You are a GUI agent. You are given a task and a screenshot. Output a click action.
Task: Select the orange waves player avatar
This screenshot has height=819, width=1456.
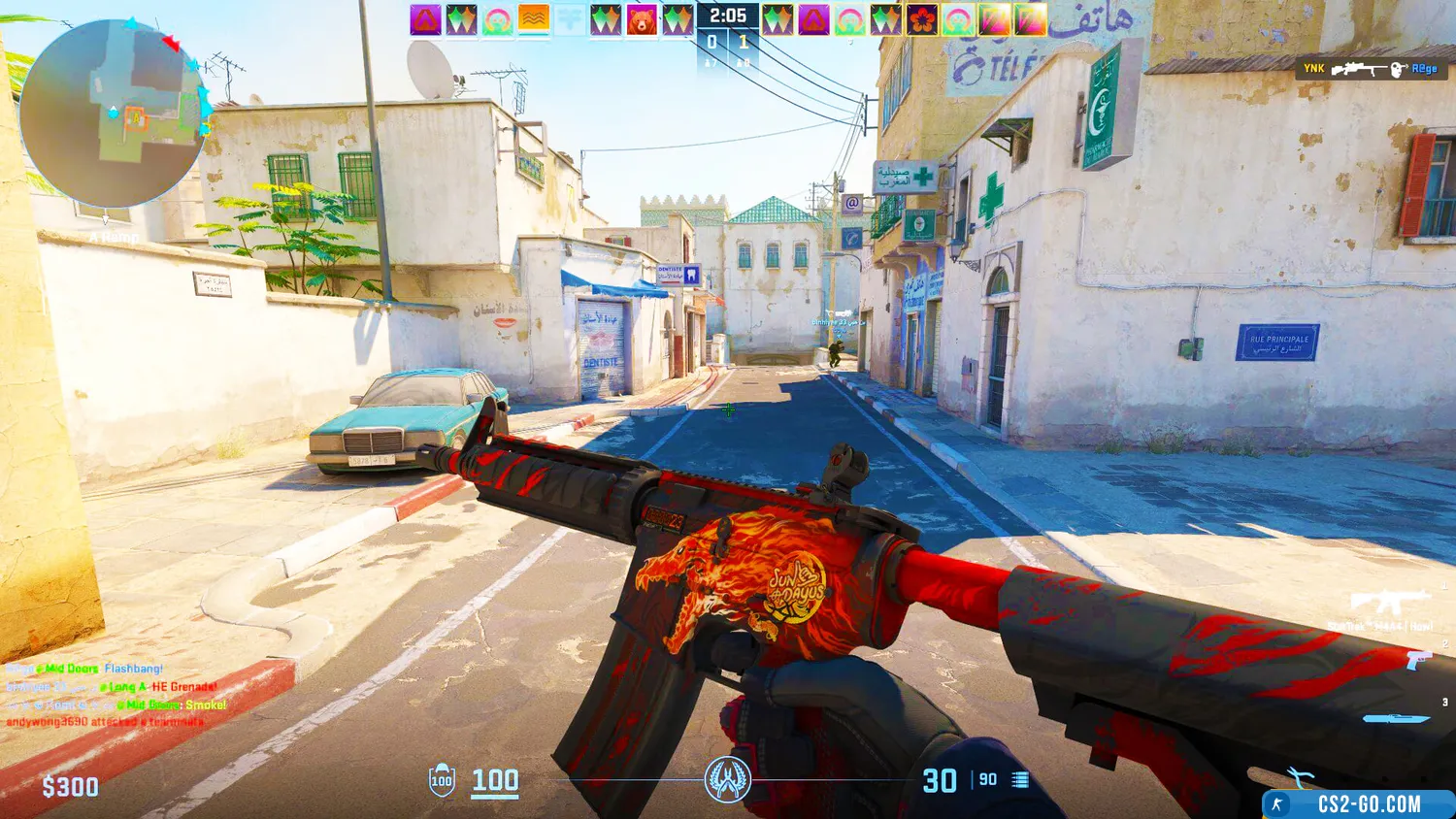(534, 20)
